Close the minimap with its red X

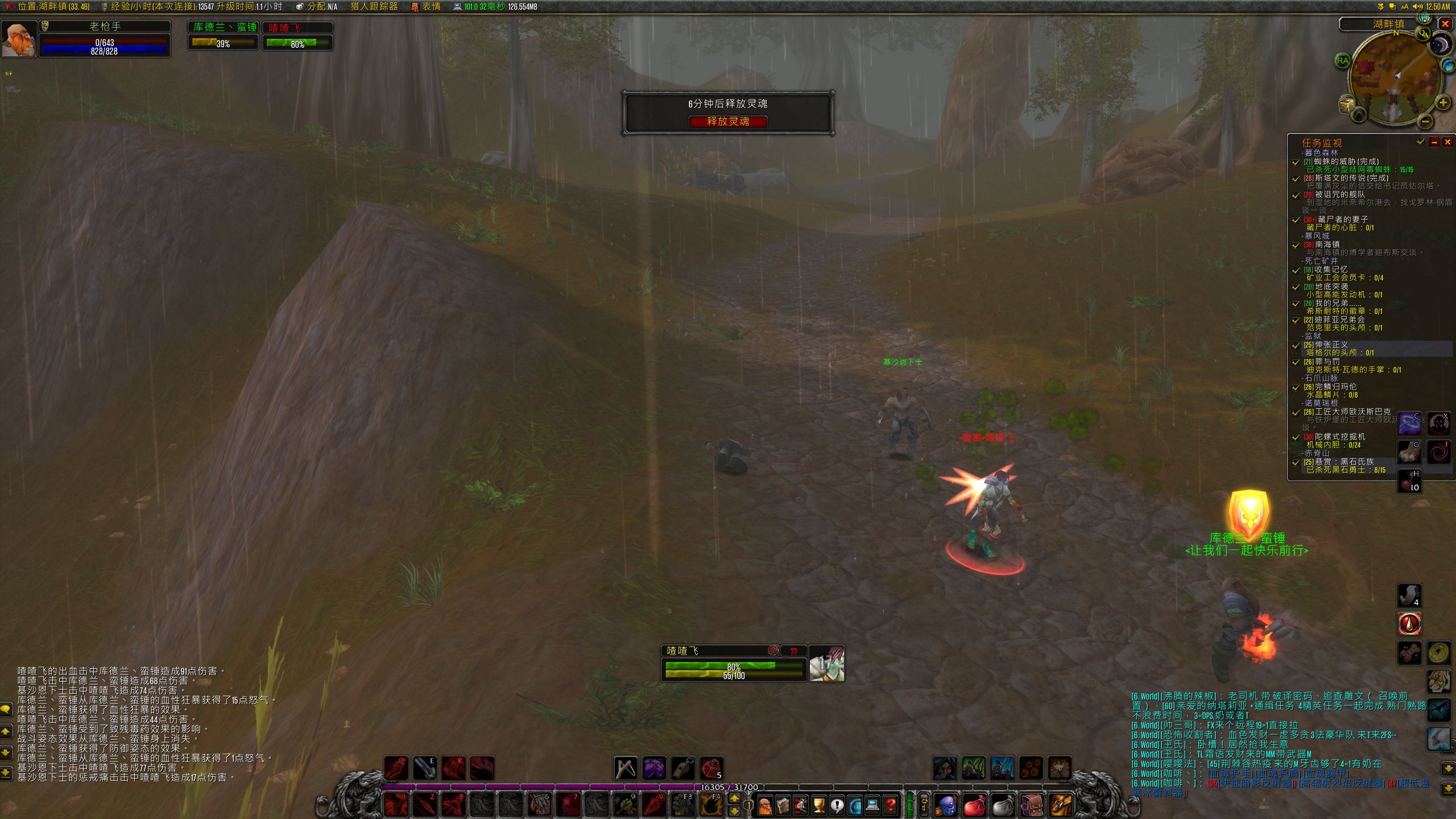tap(1445, 24)
